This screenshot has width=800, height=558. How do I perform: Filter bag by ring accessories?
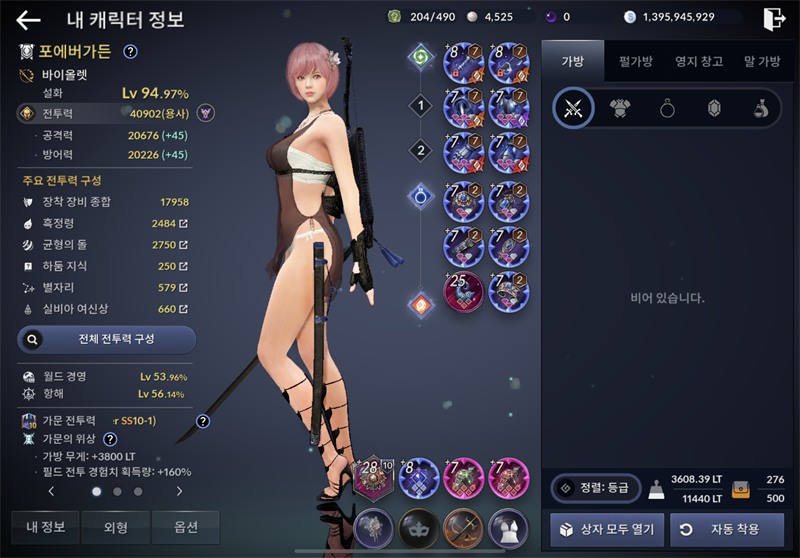pos(667,110)
